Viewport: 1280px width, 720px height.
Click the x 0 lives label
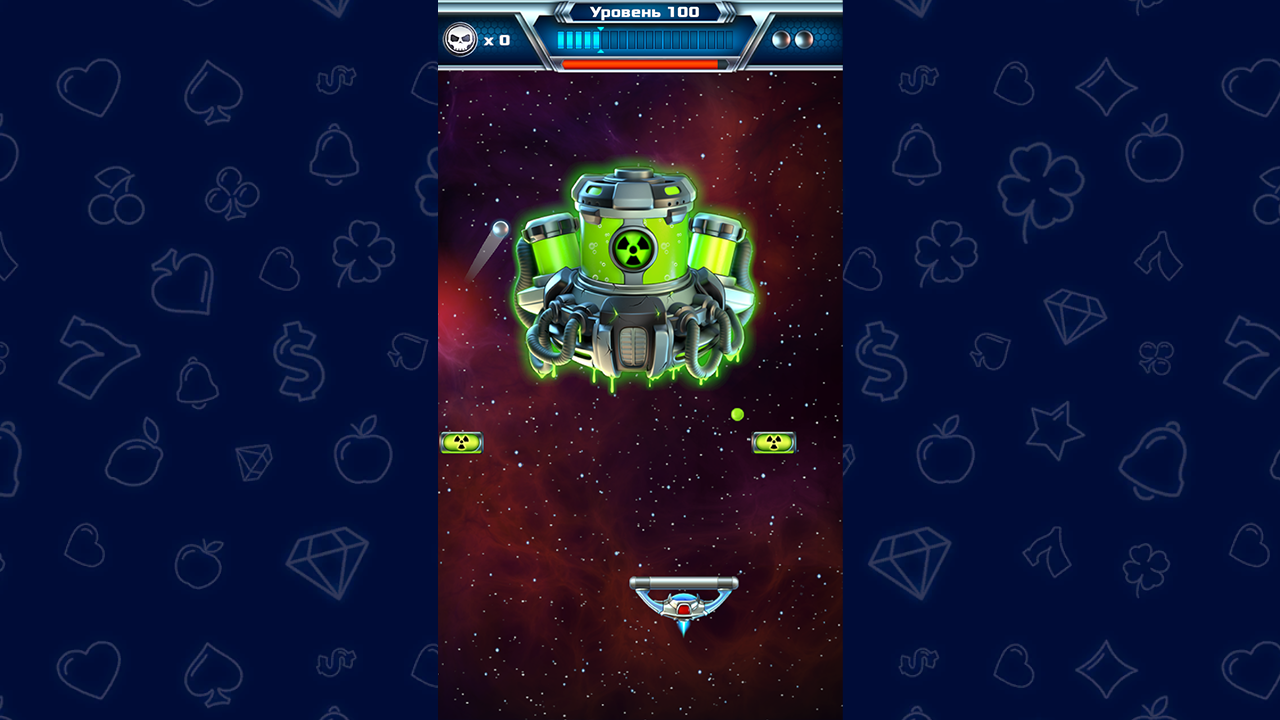click(x=497, y=40)
